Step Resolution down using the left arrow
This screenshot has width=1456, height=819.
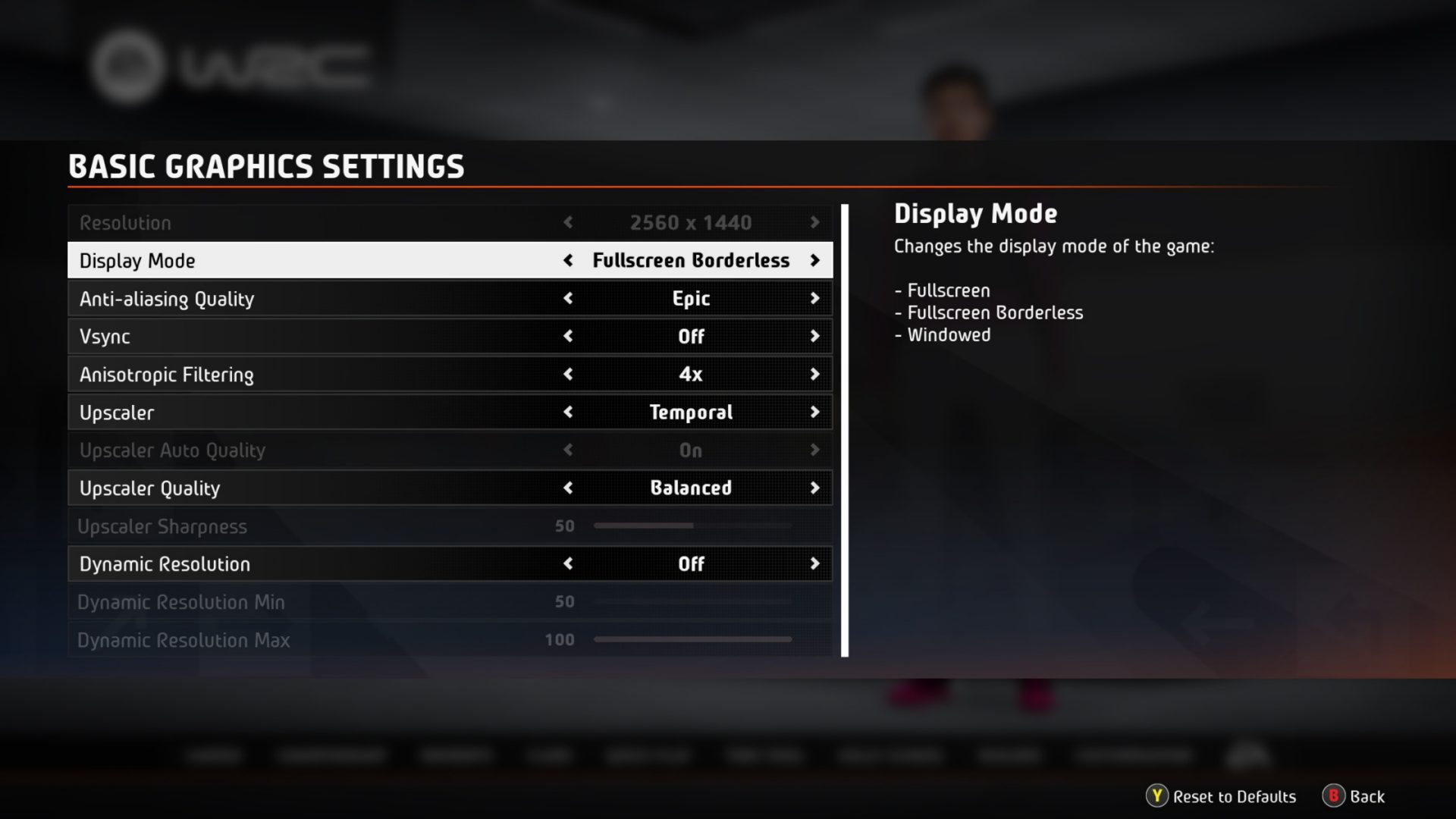coord(568,222)
